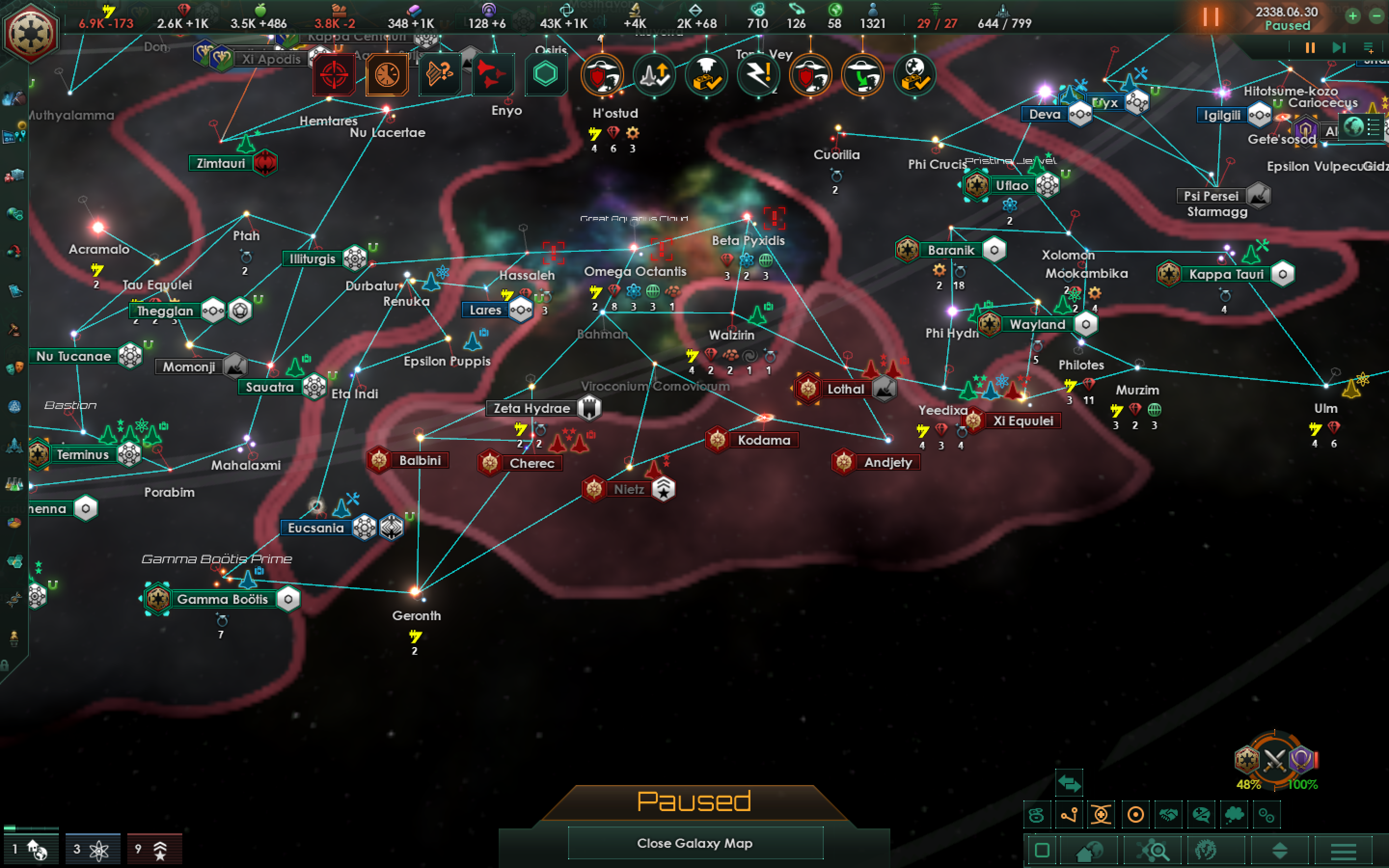Select the diplomacy handshake map mode
This screenshot has height=868, width=1389.
pyautogui.click(x=1168, y=815)
